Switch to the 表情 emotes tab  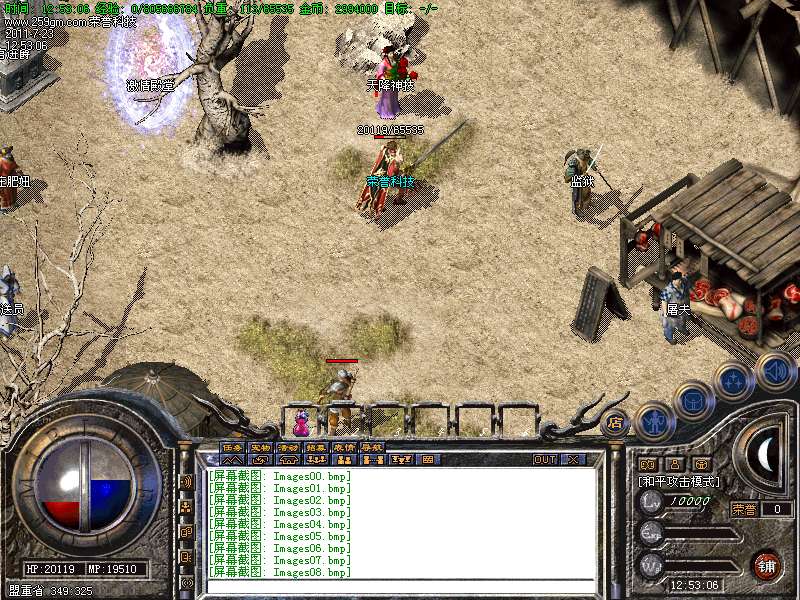(x=344, y=447)
